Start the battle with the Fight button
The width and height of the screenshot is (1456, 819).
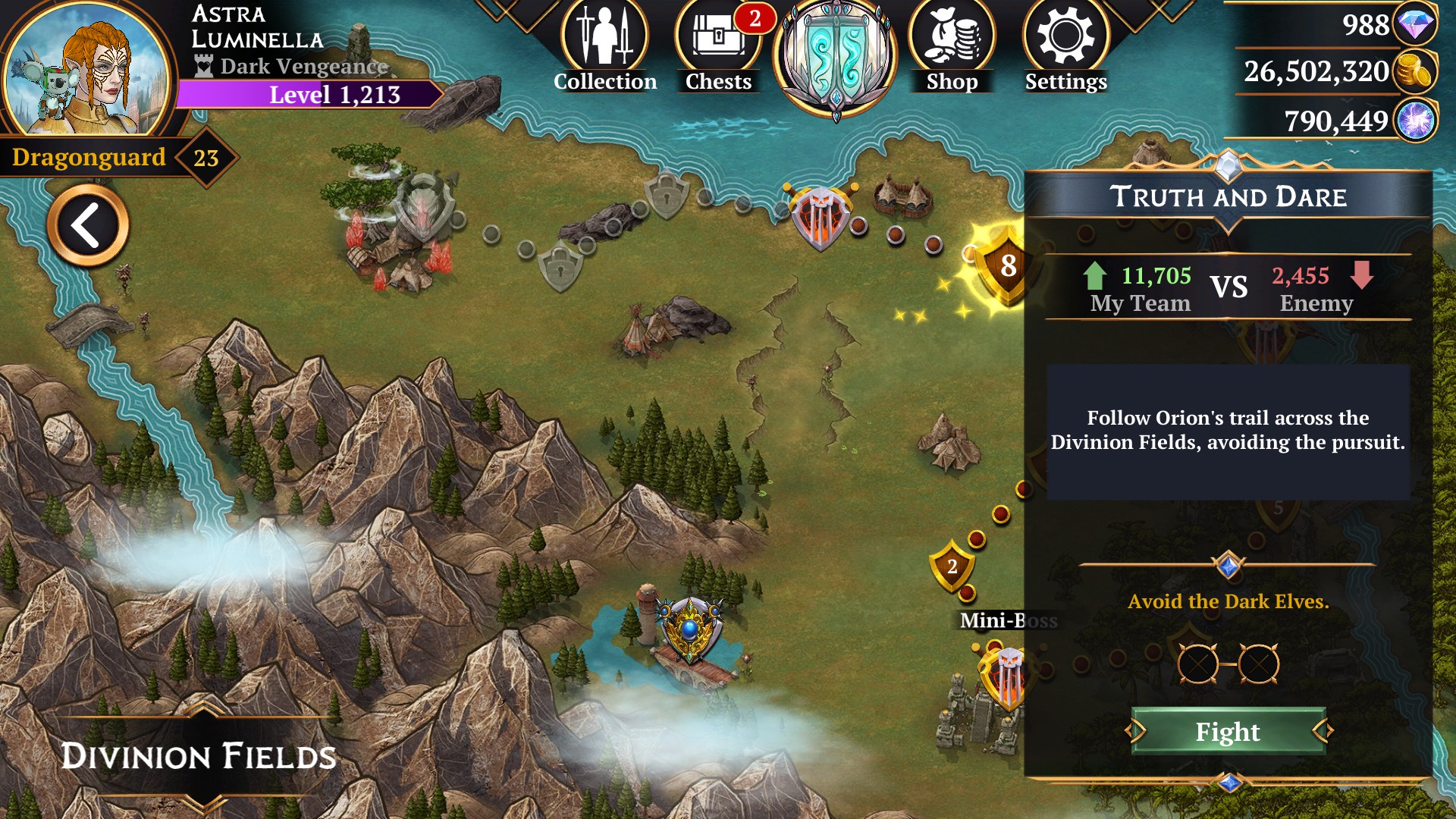(x=1228, y=732)
